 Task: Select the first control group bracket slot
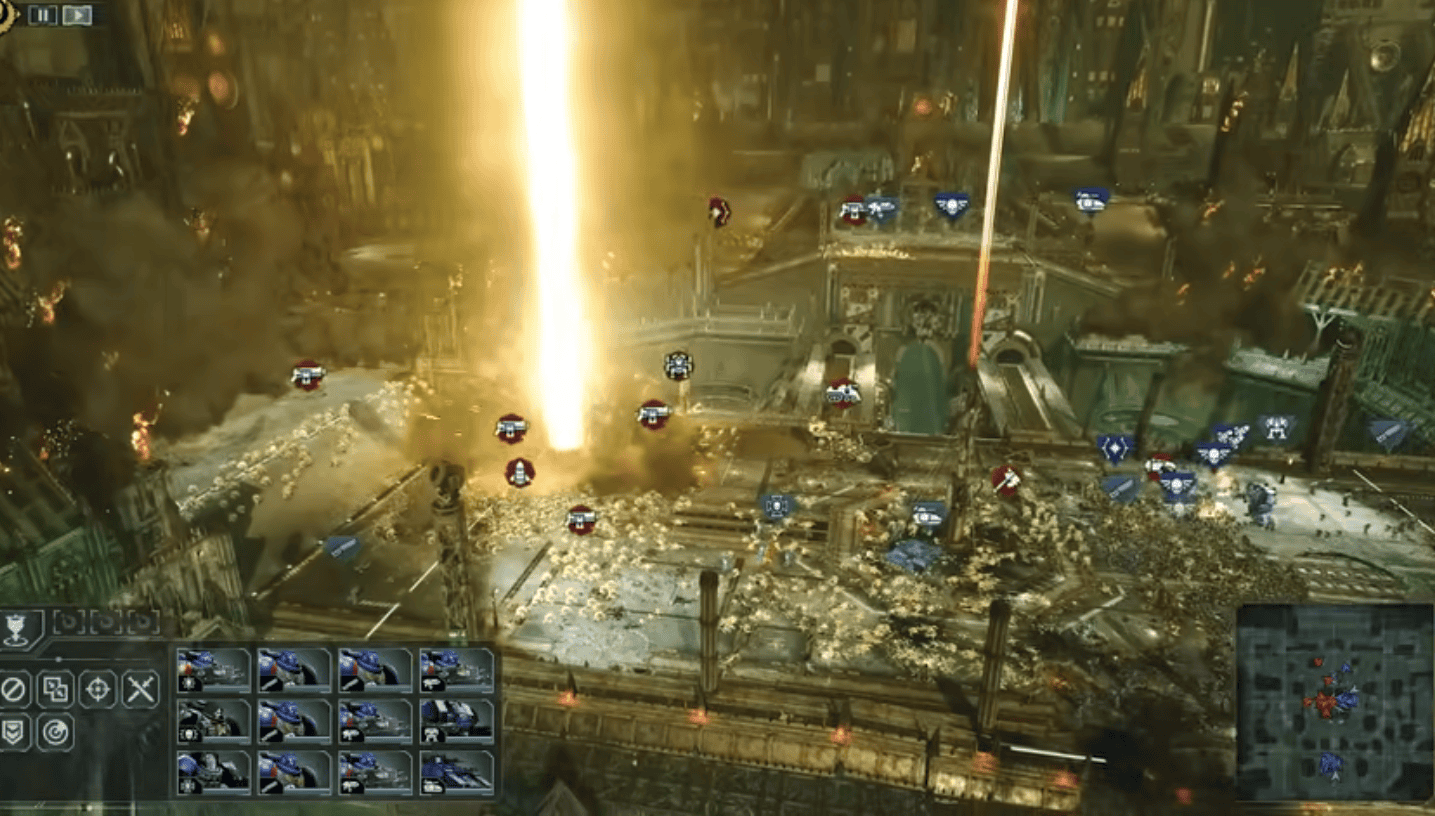[67, 622]
